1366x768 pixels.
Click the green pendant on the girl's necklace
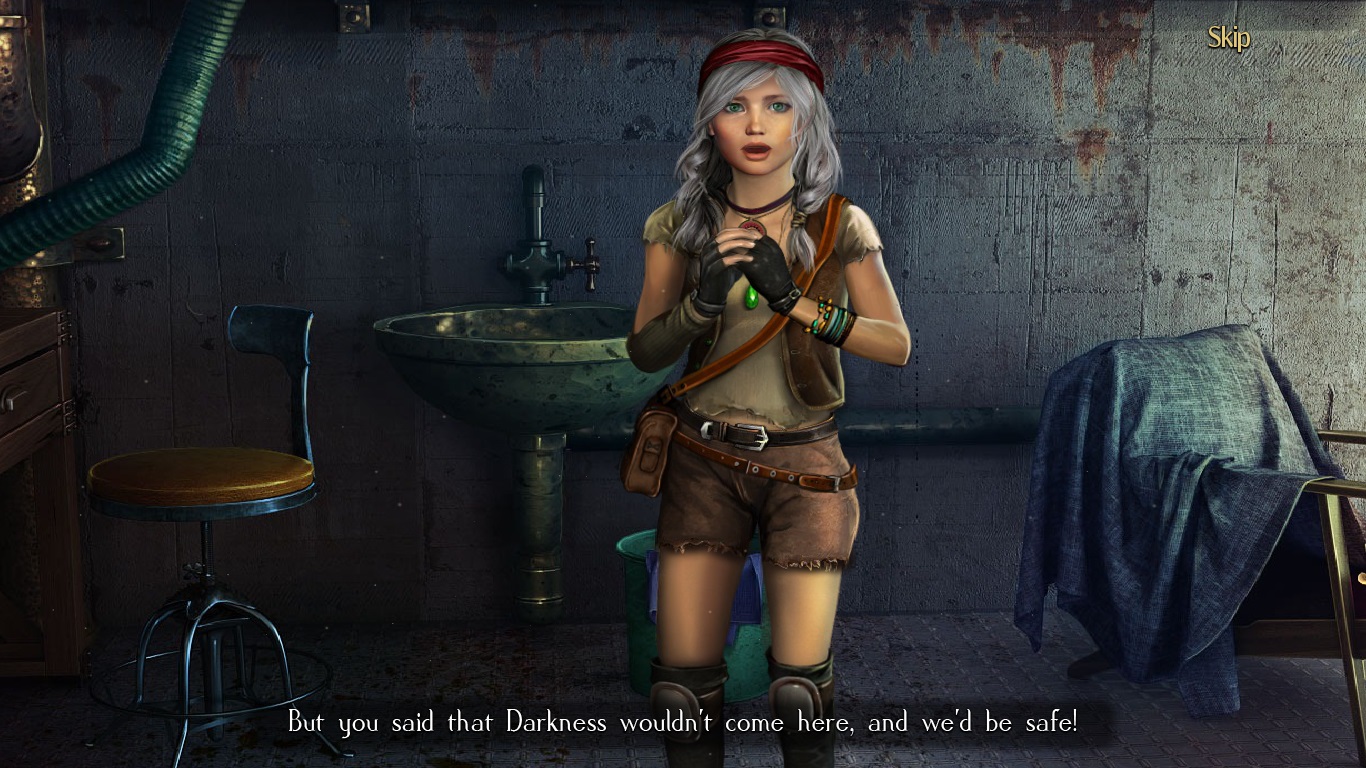[x=753, y=295]
